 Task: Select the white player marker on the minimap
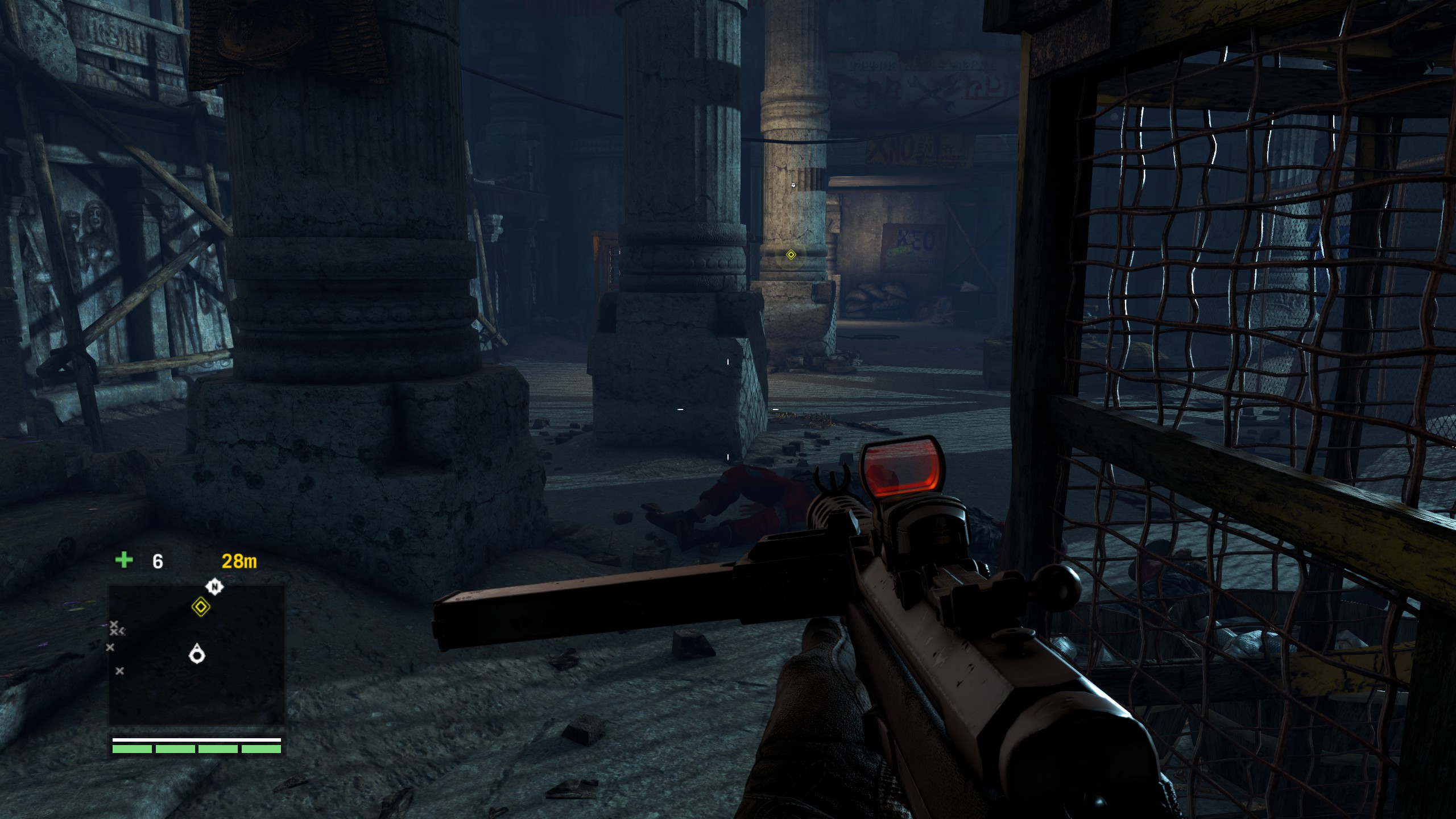coord(197,654)
